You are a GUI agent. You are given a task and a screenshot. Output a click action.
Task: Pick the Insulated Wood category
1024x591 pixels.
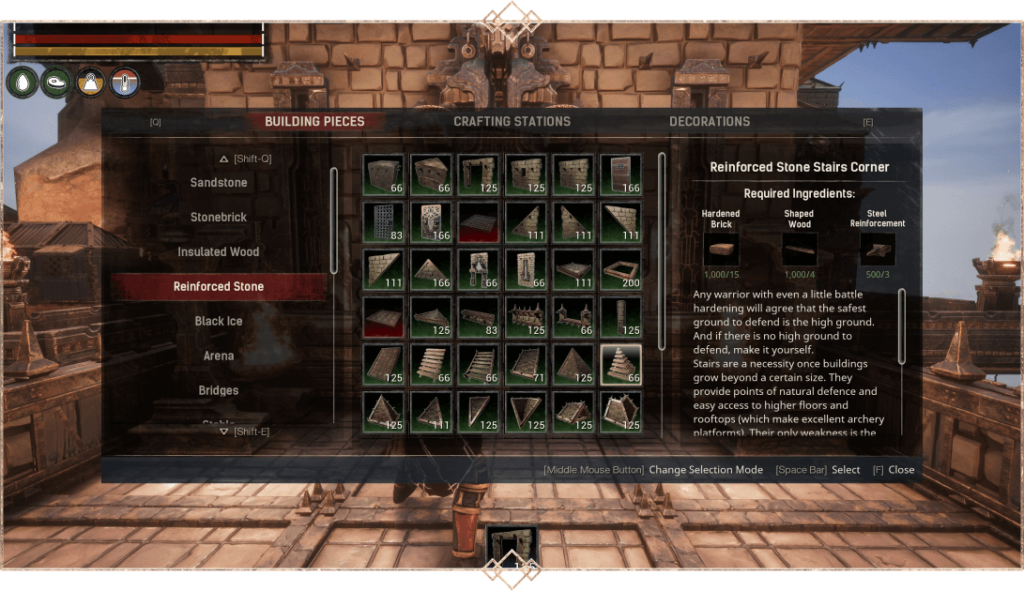point(219,252)
